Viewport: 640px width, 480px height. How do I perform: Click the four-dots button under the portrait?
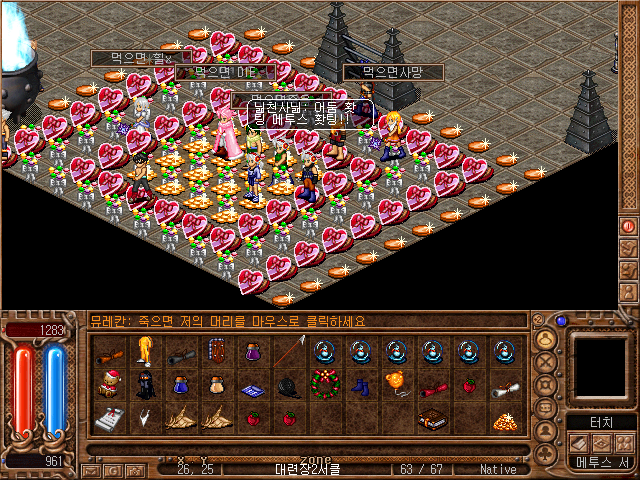pyautogui.click(x=625, y=443)
